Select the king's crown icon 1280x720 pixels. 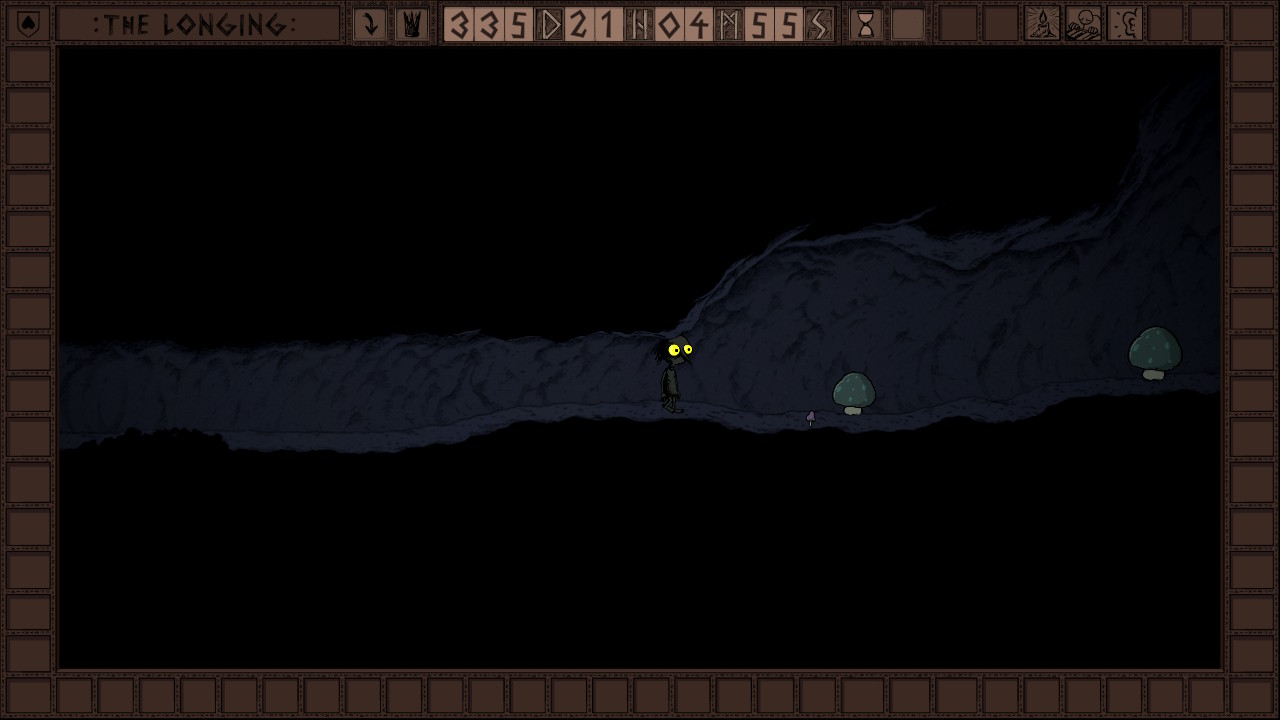(x=411, y=24)
